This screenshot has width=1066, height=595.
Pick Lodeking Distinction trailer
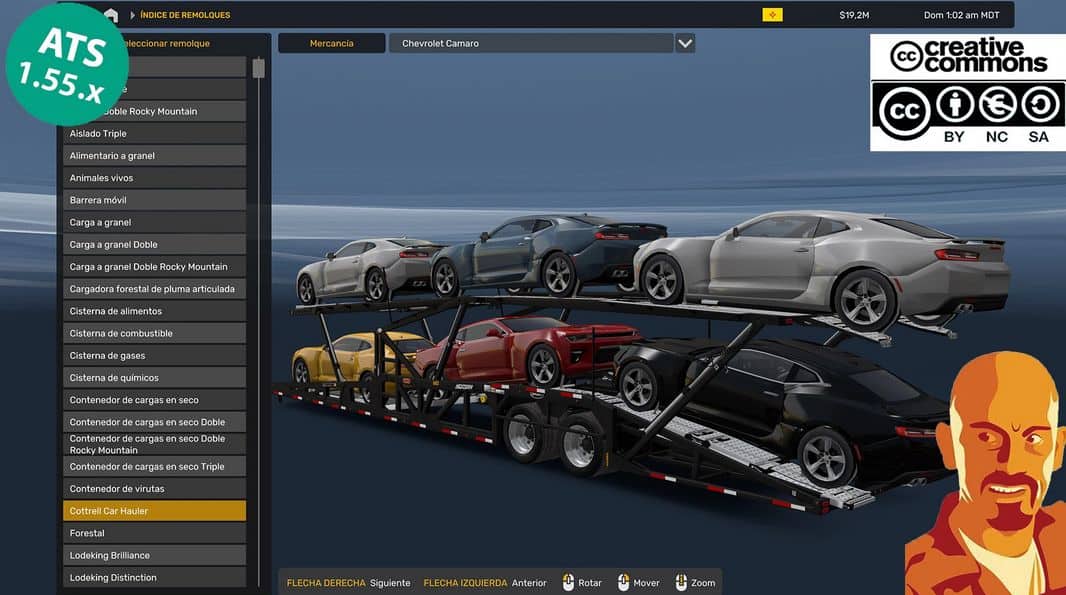coord(154,577)
